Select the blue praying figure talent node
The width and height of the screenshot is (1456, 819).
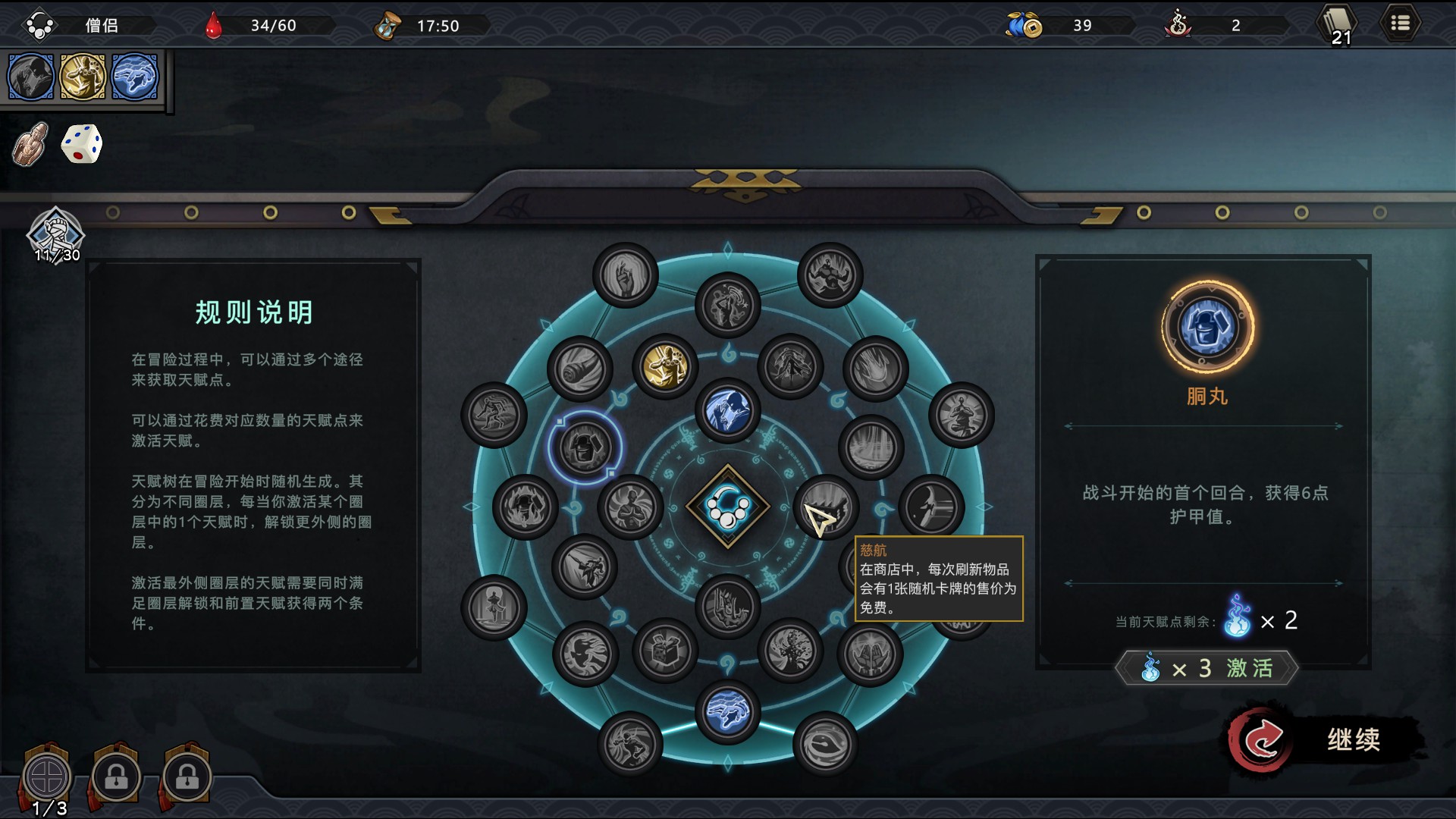[x=727, y=410]
